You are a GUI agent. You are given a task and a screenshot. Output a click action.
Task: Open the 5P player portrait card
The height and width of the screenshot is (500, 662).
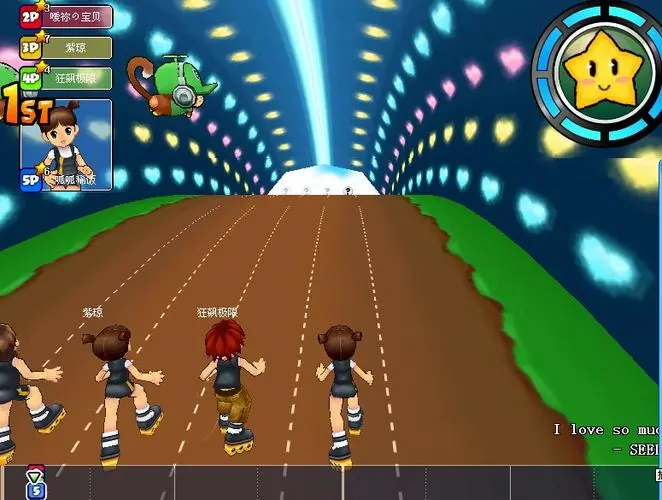67,143
